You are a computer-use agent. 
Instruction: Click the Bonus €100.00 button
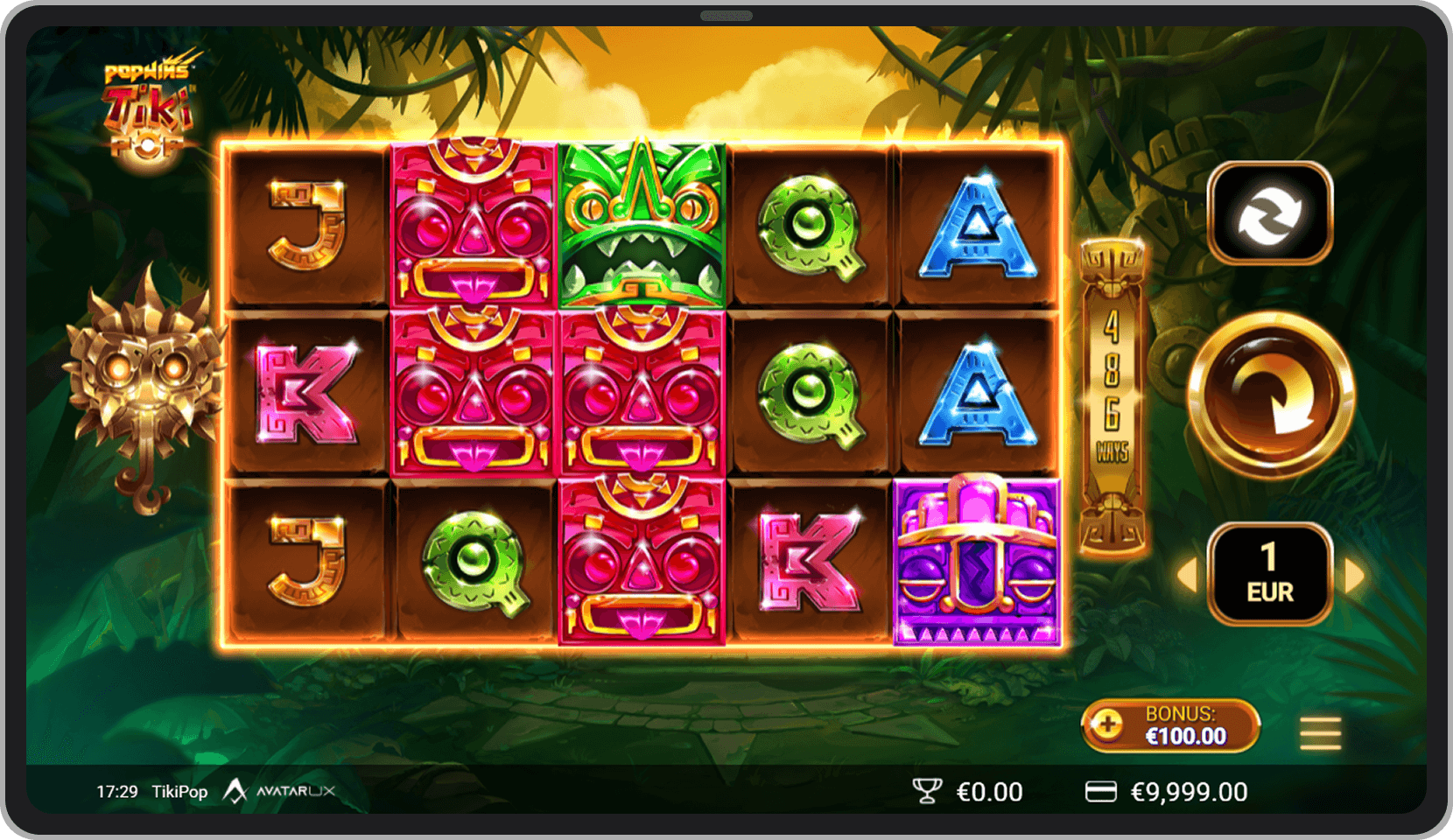[1173, 725]
